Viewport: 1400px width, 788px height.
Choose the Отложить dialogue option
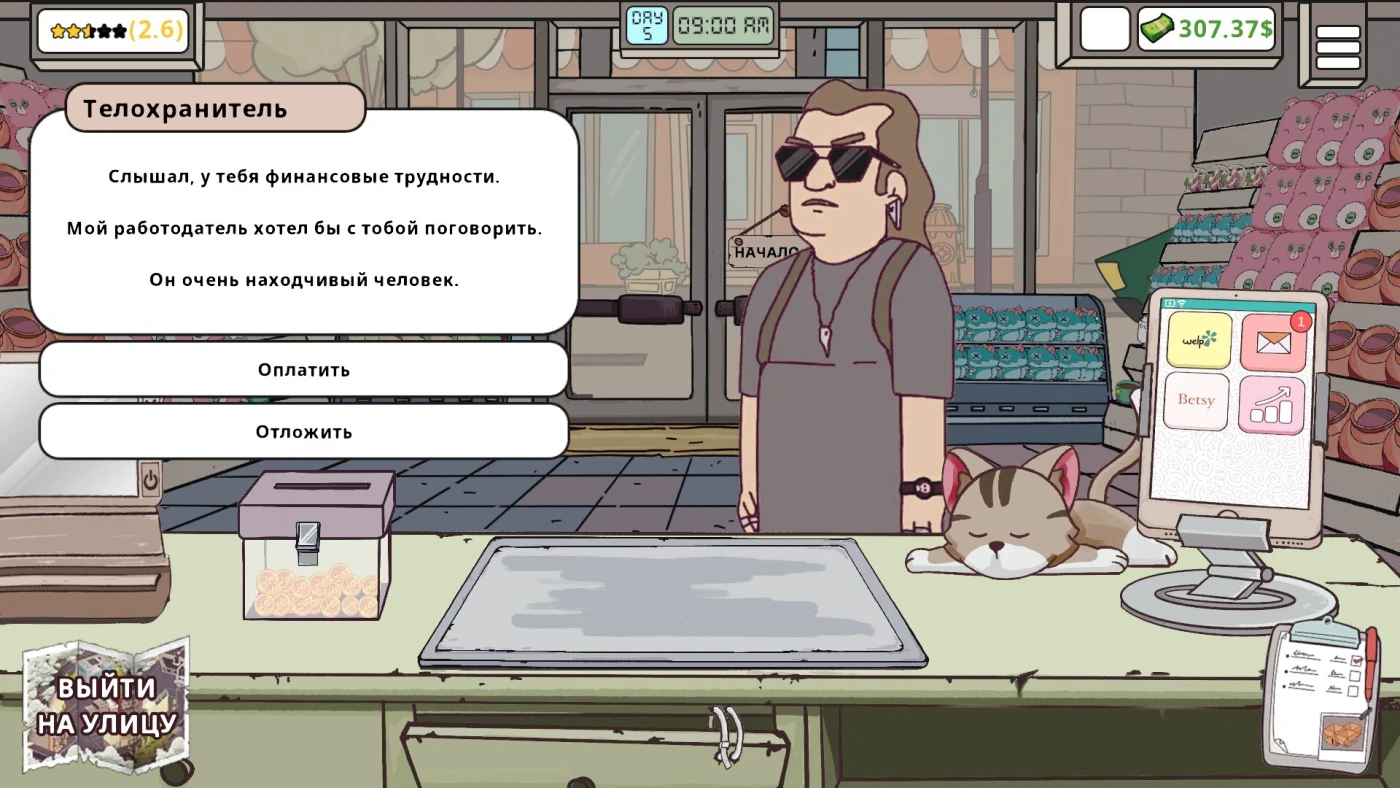[x=303, y=432]
